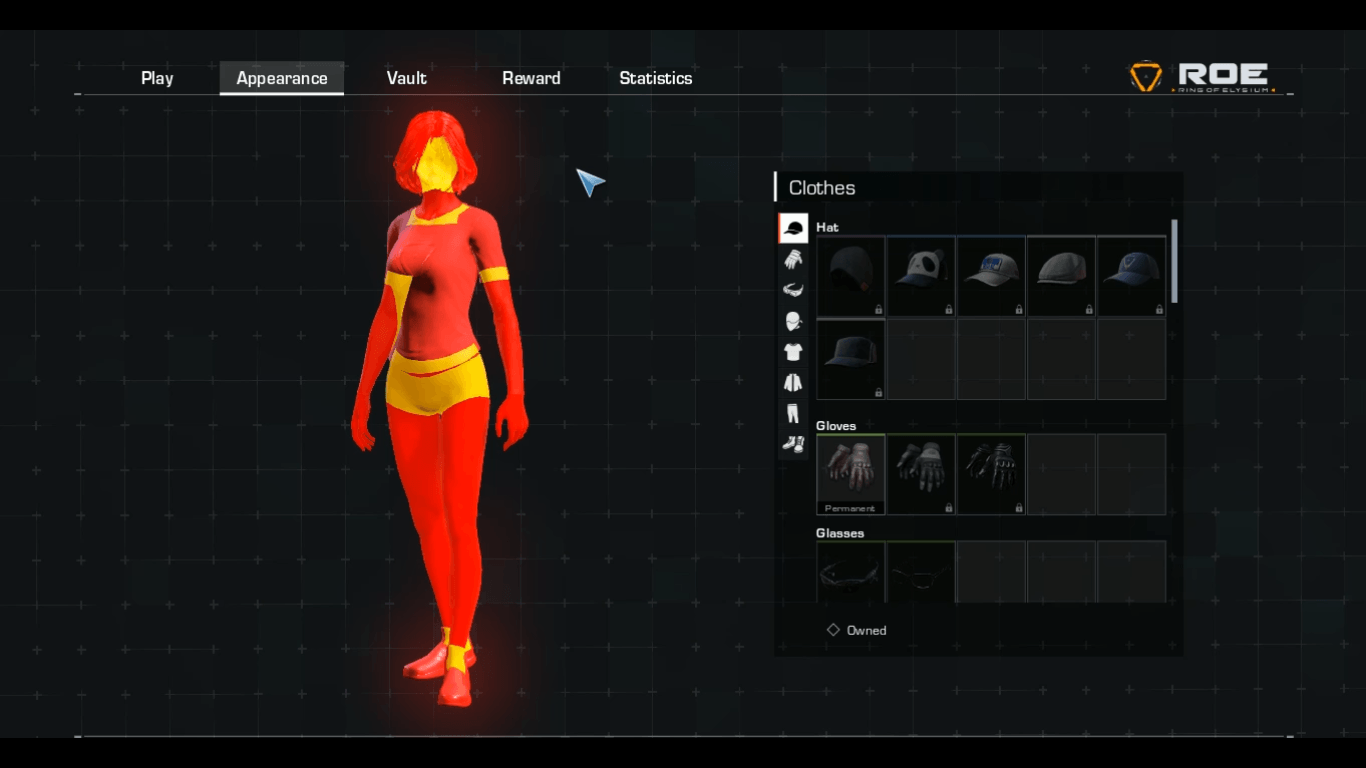Toggle the Owned filter
Viewport: 1366px width, 768px height.
(x=834, y=630)
